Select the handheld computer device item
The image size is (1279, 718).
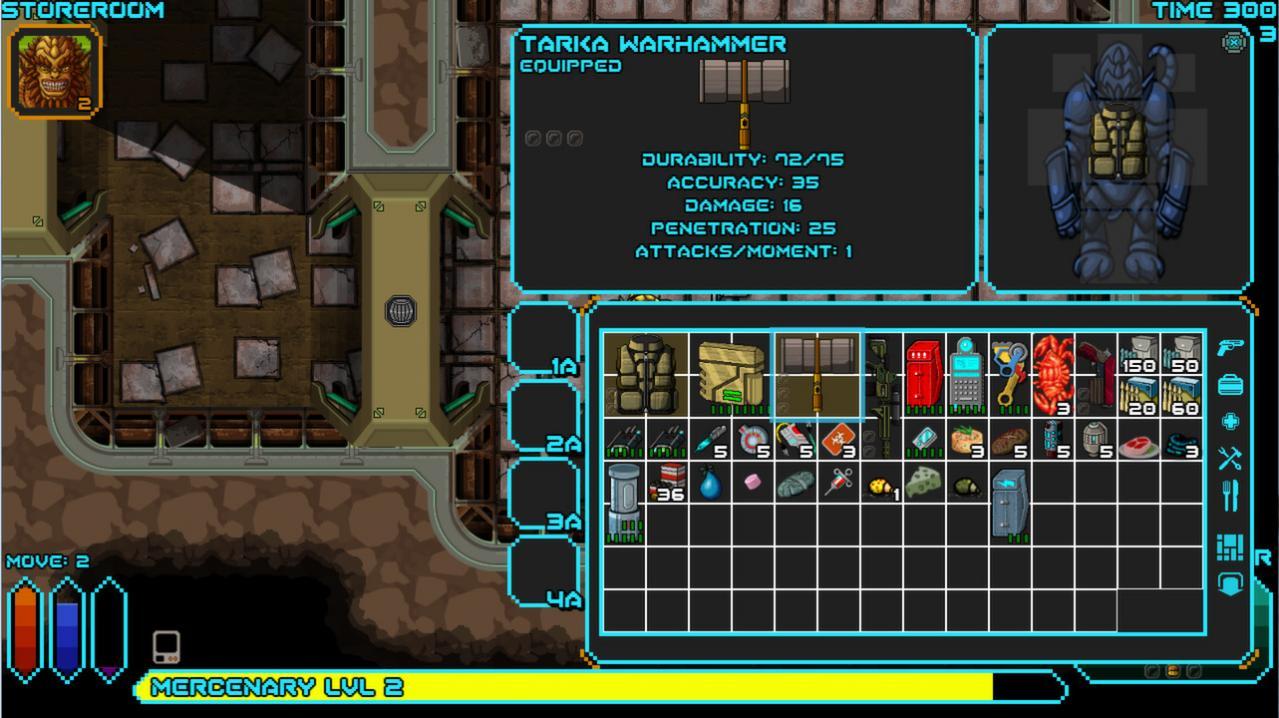click(966, 375)
